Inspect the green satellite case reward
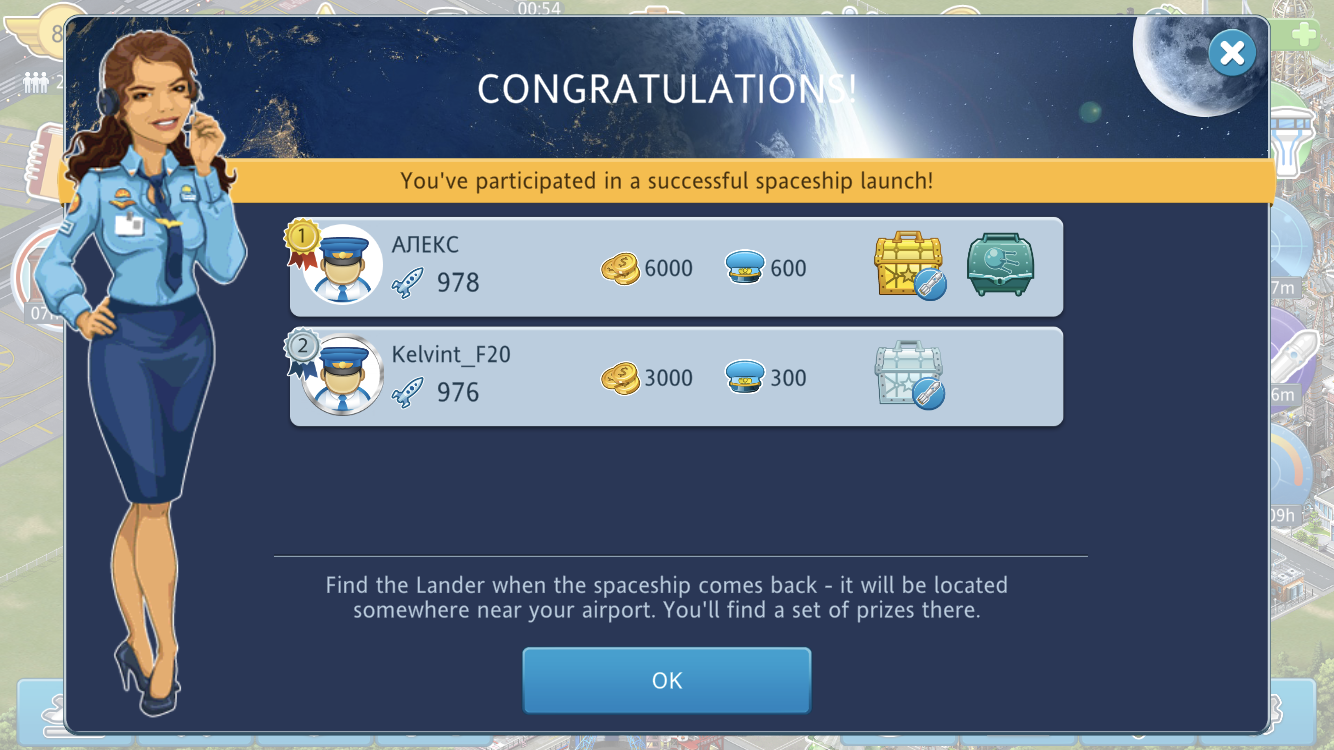 [x=1000, y=265]
